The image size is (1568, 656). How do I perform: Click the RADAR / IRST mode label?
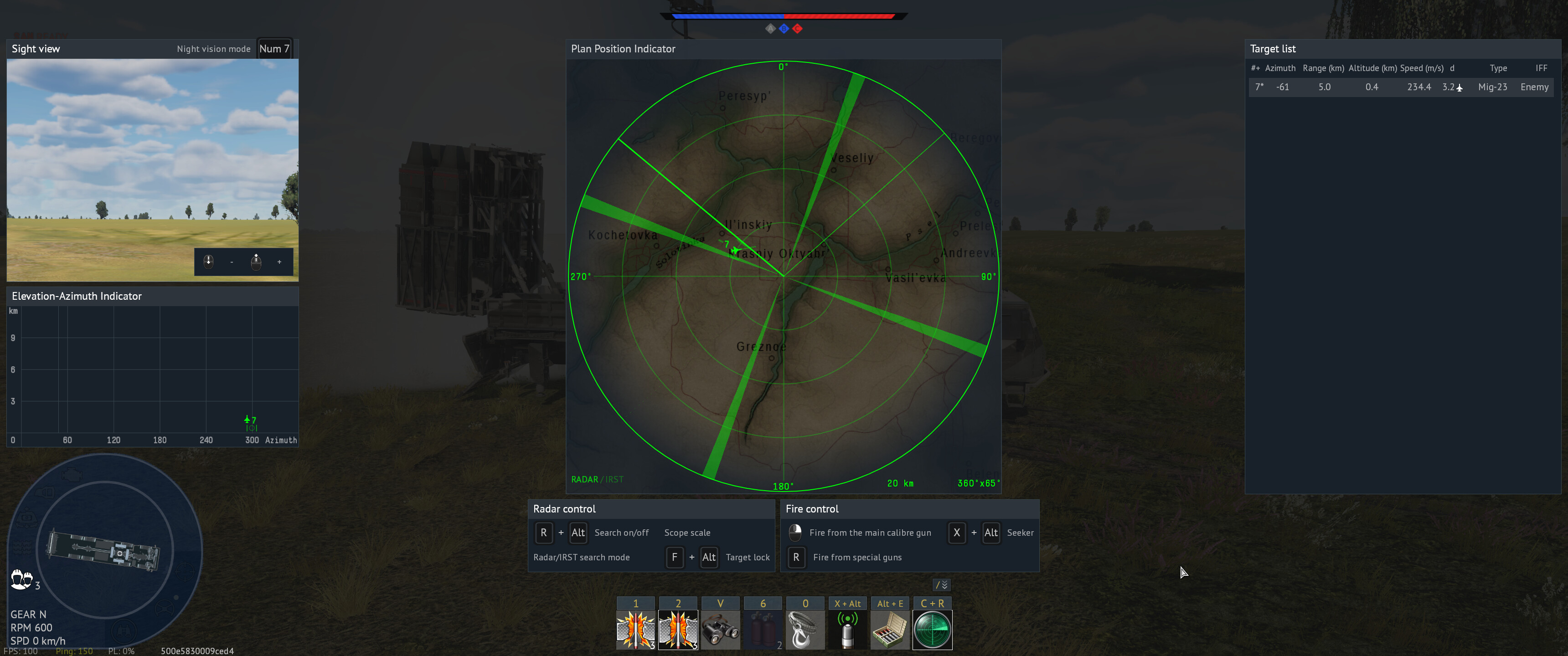(x=597, y=480)
